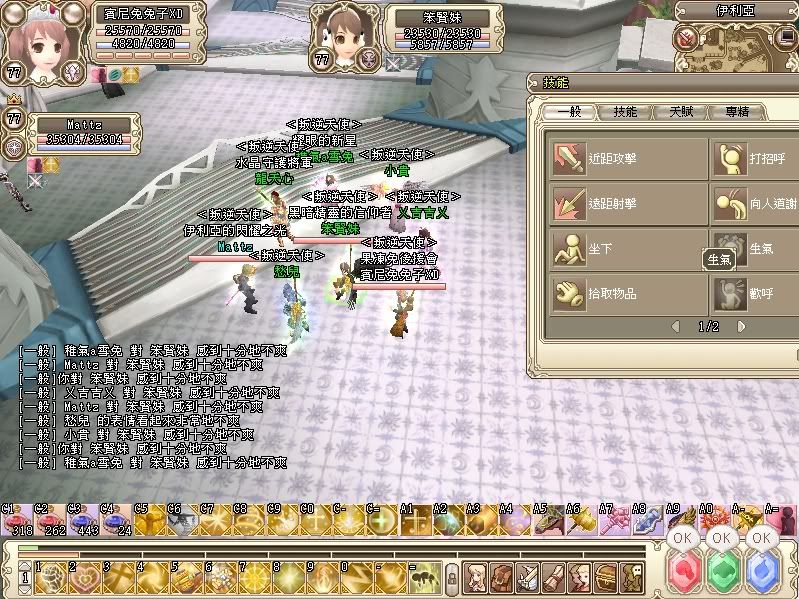Click the blue gem button
This screenshot has height=599, width=799.
(762, 574)
